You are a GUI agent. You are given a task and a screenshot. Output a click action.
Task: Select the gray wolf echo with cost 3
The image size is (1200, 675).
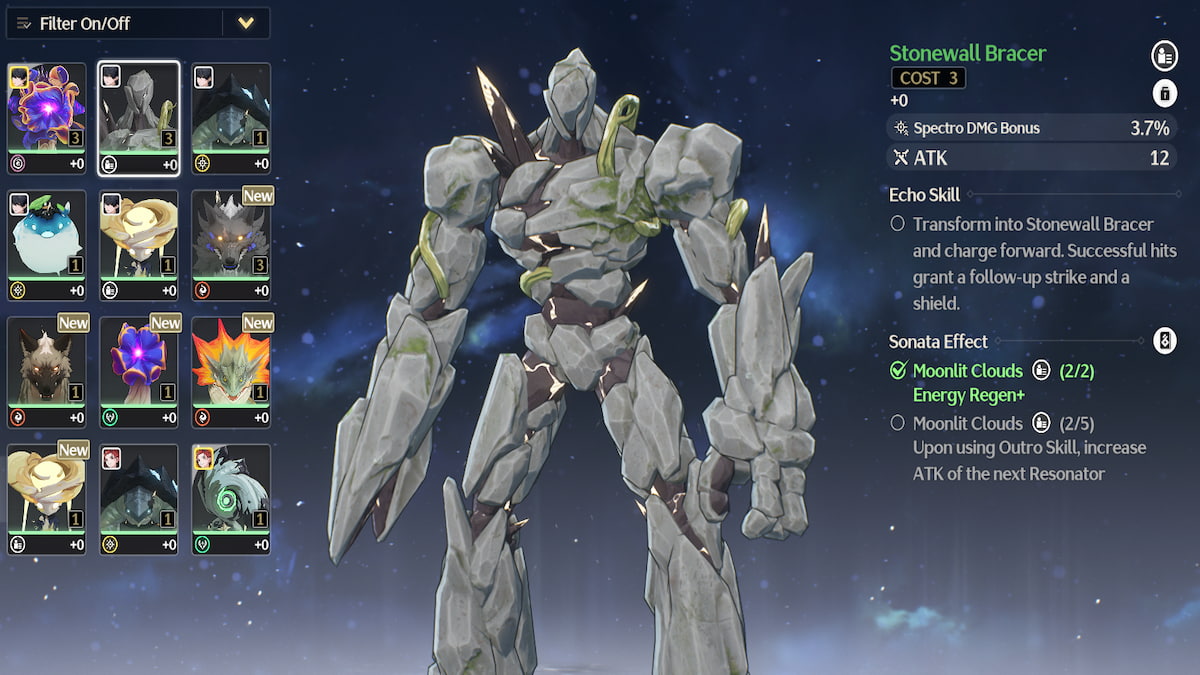231,245
